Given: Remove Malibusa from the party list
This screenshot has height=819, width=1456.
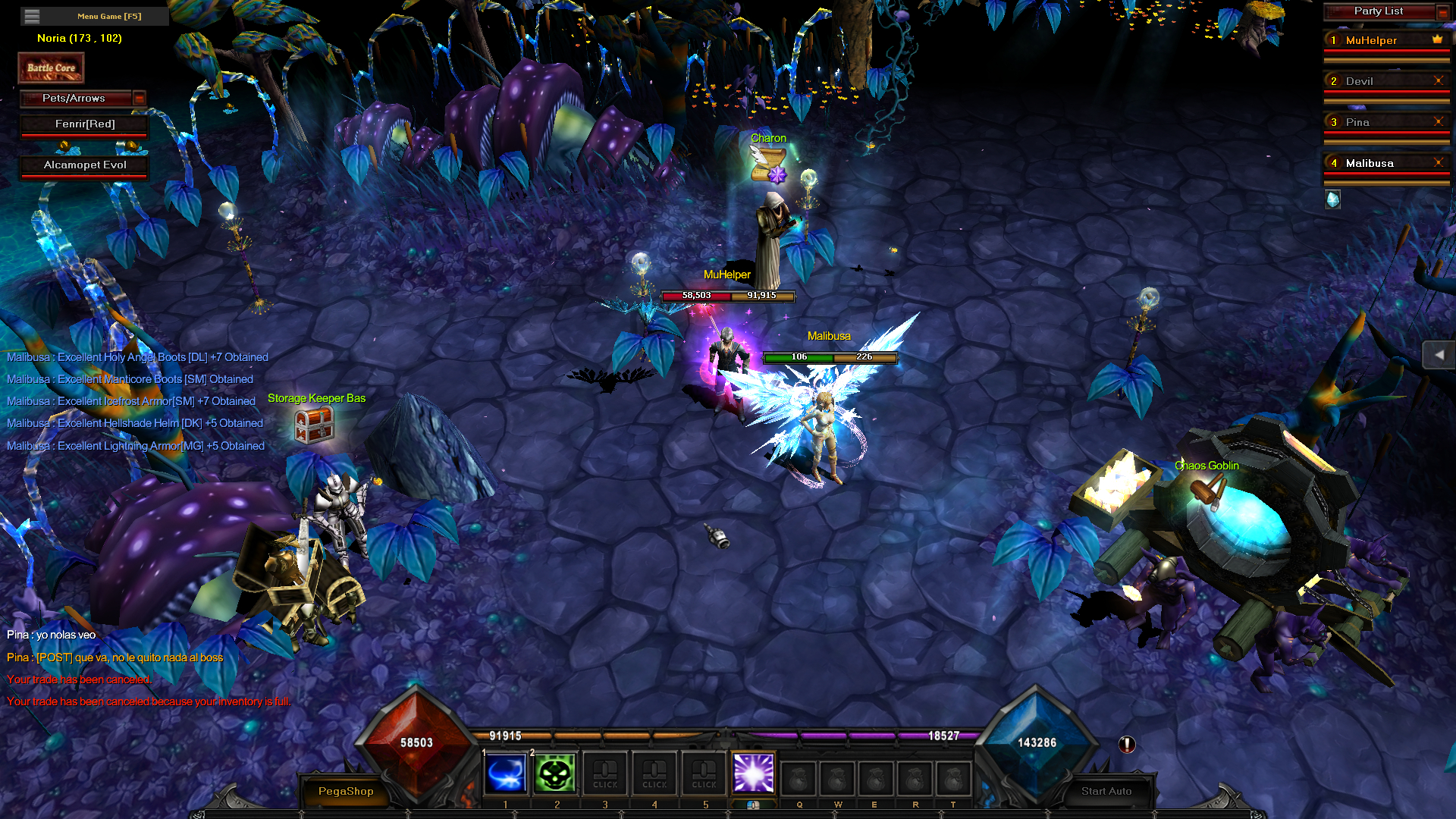Looking at the screenshot, I should click(x=1438, y=162).
